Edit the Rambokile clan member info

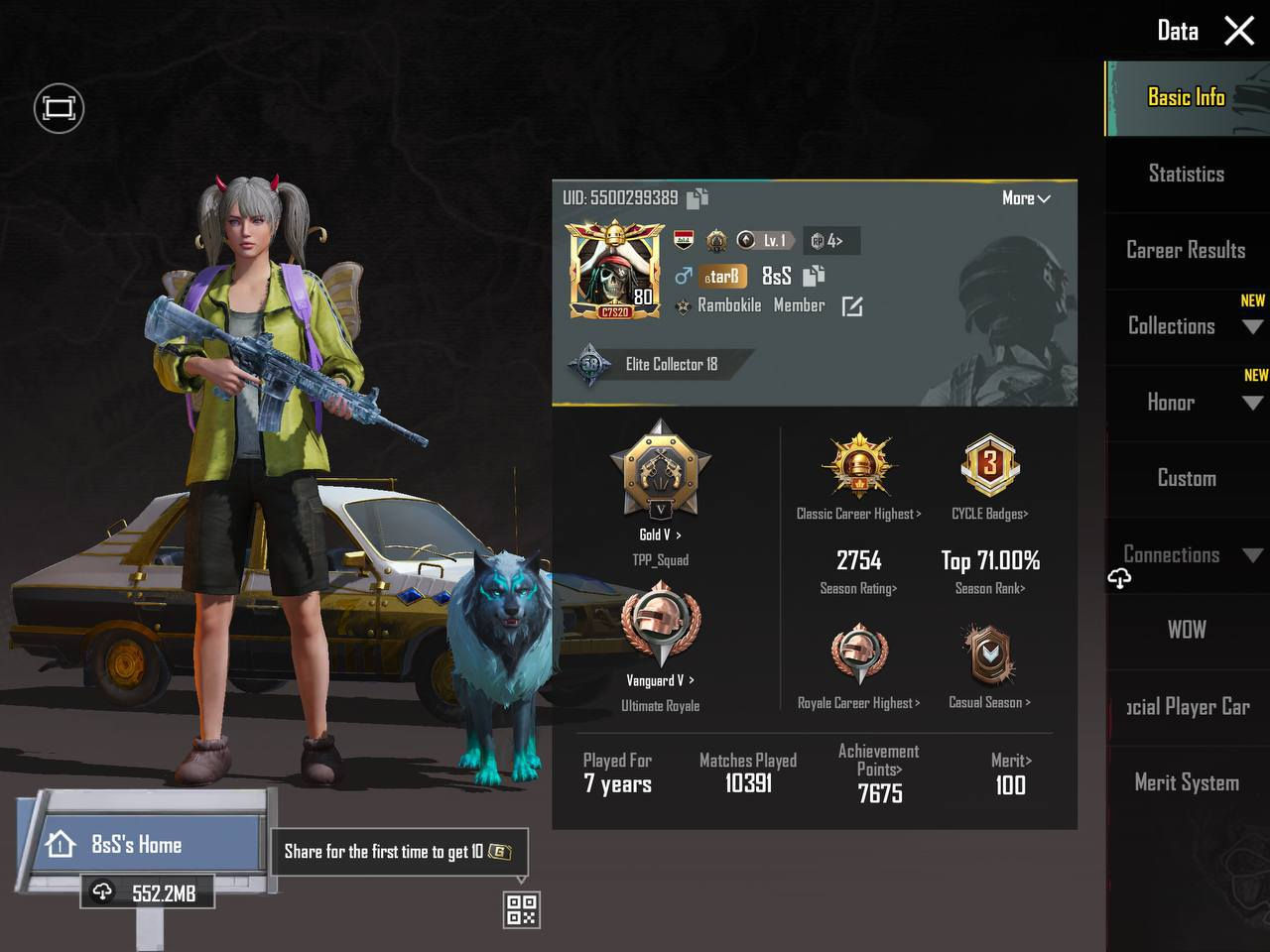[851, 306]
